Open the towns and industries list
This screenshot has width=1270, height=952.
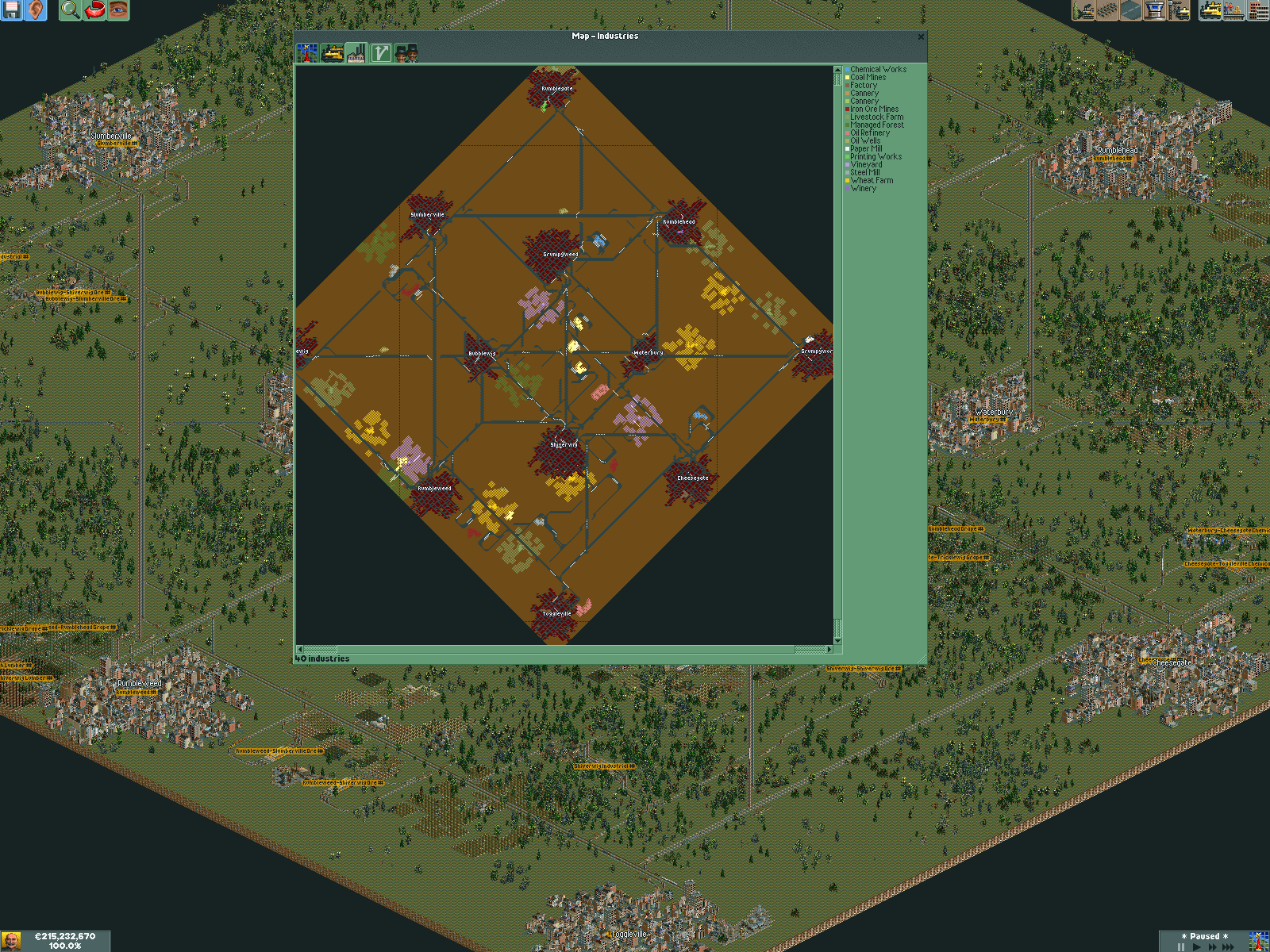point(1258,10)
